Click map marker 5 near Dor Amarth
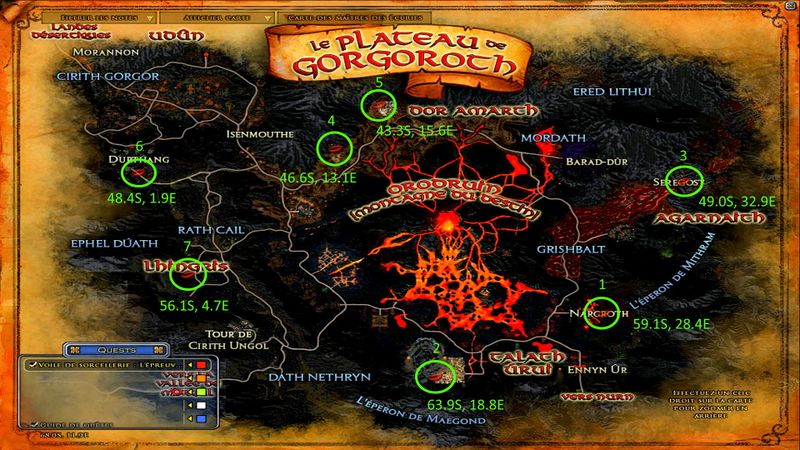 379,103
